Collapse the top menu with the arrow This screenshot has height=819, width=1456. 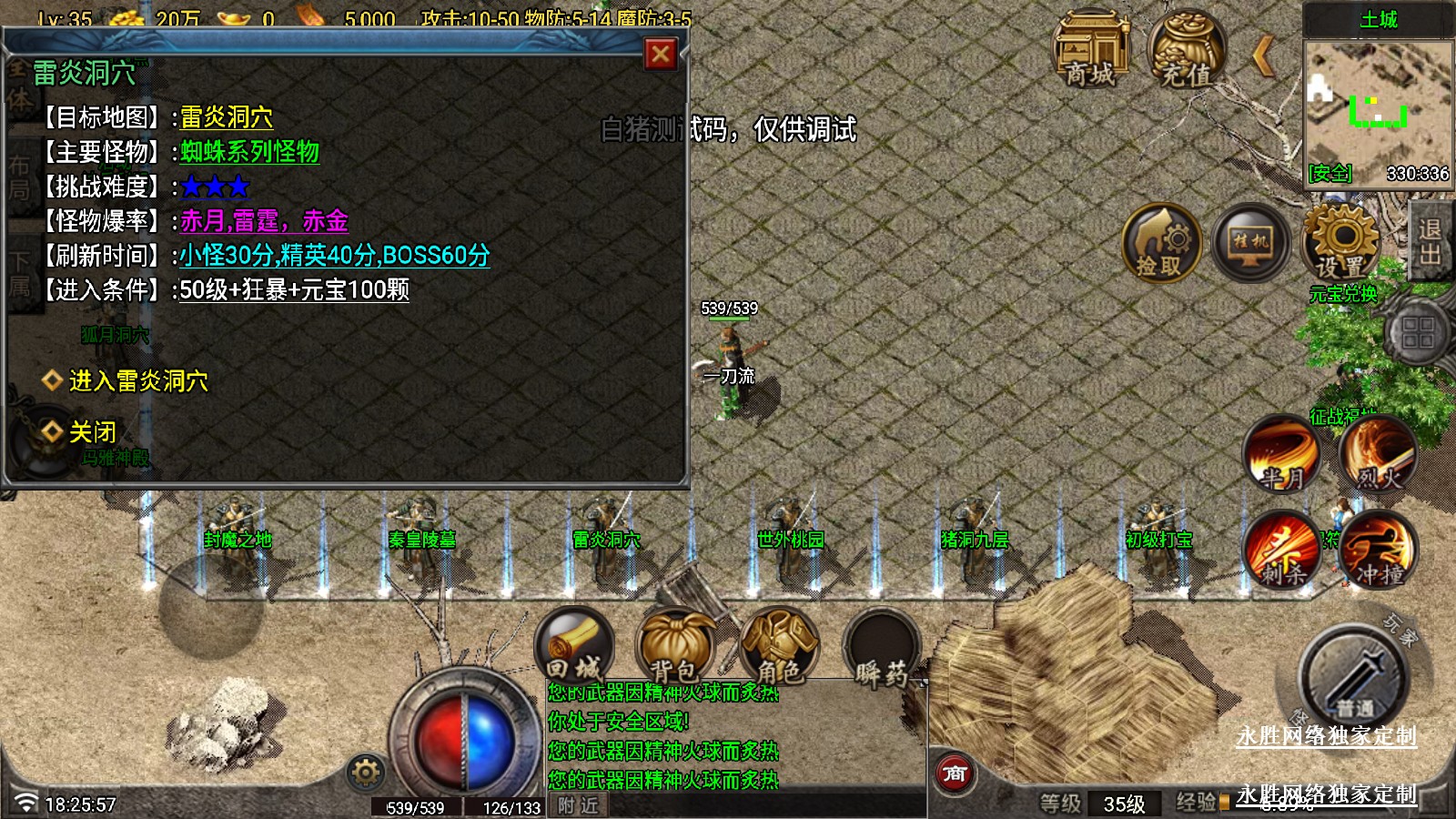[1263, 56]
